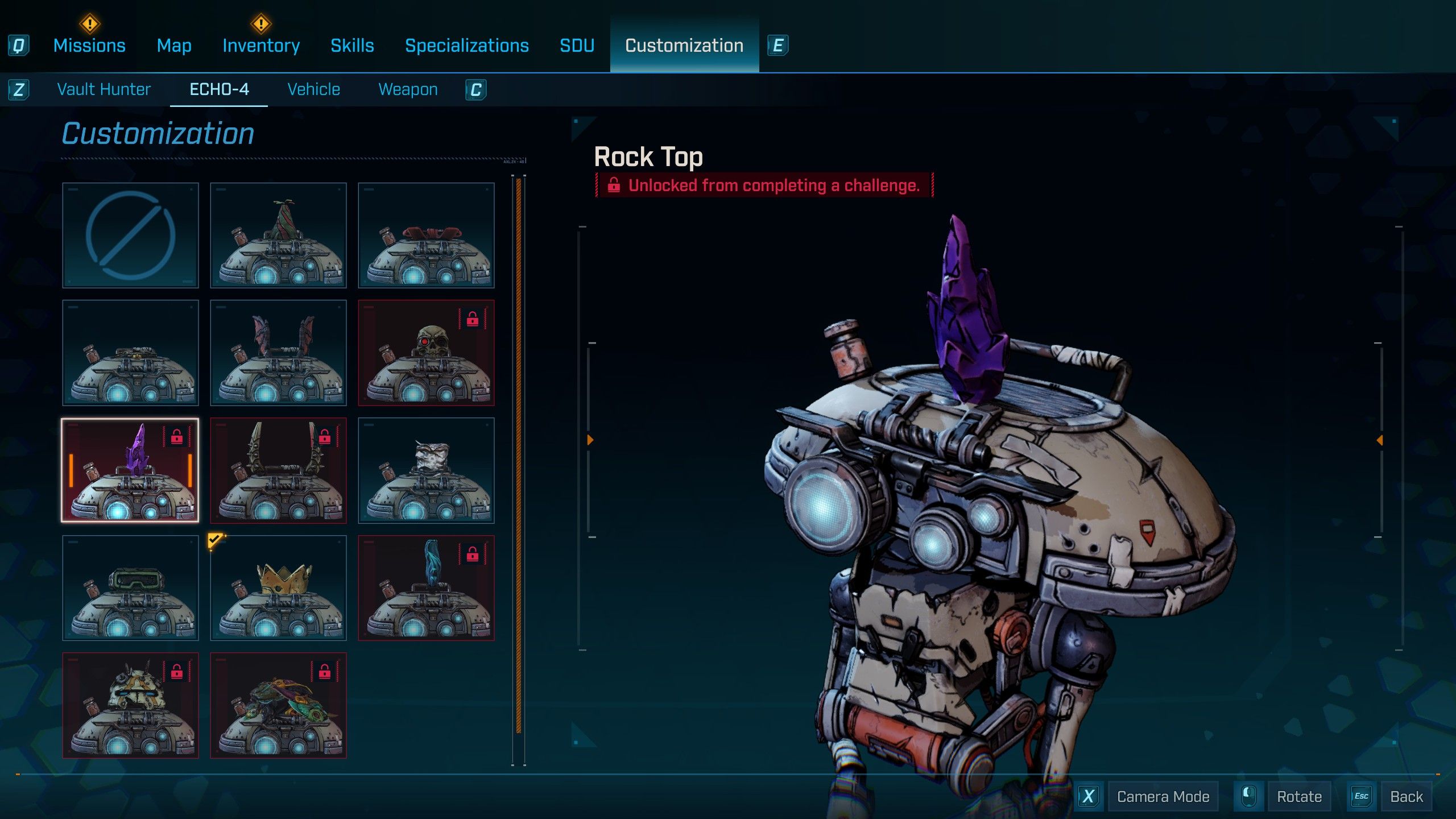
Task: Switch to the SDU tab
Action: tap(577, 45)
